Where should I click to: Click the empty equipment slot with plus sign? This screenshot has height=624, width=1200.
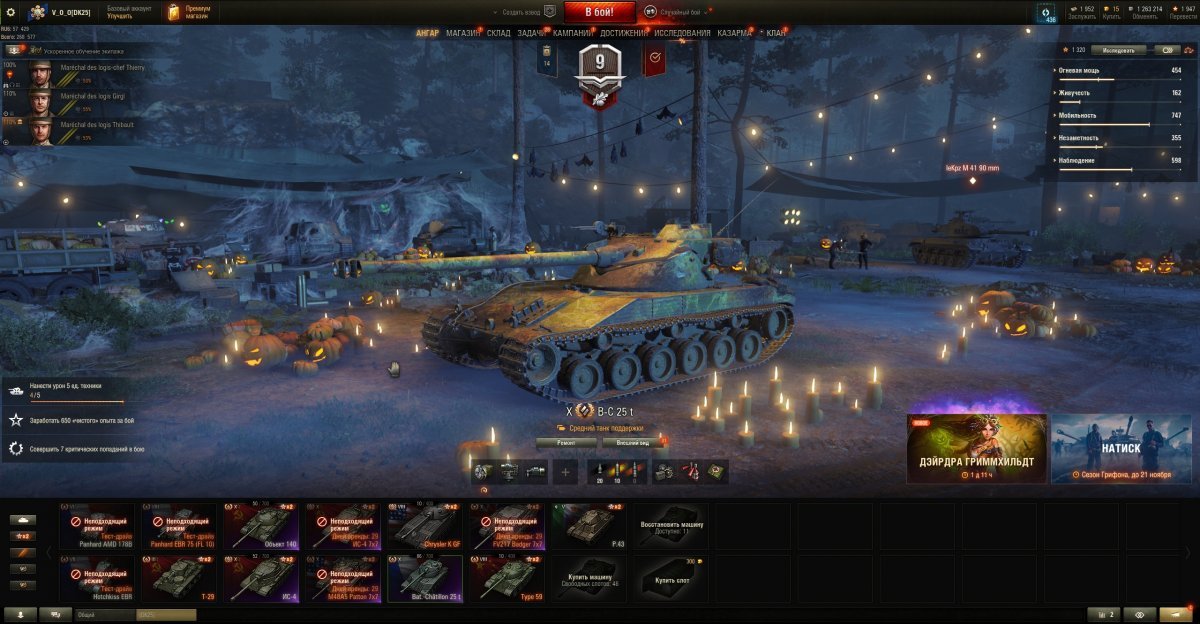(x=565, y=471)
